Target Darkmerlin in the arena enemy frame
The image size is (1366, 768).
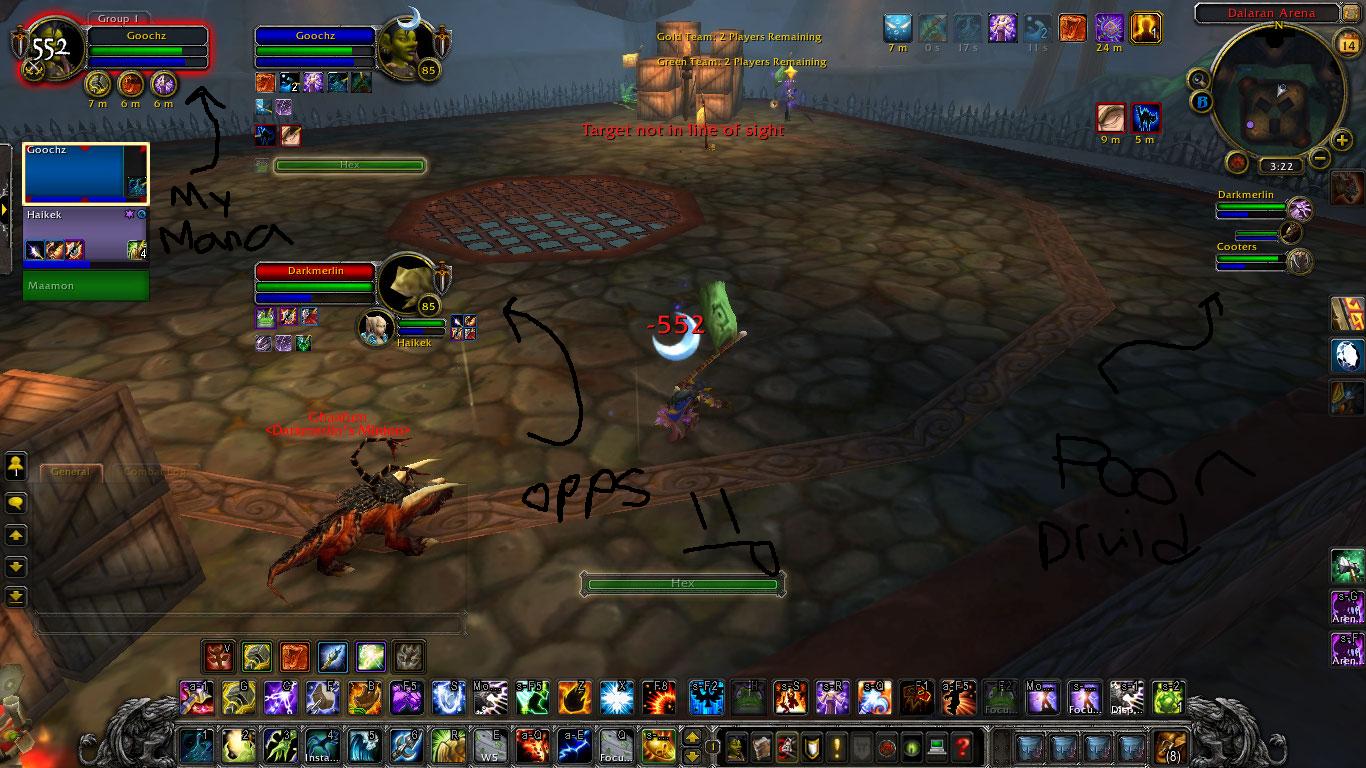pos(1248,207)
